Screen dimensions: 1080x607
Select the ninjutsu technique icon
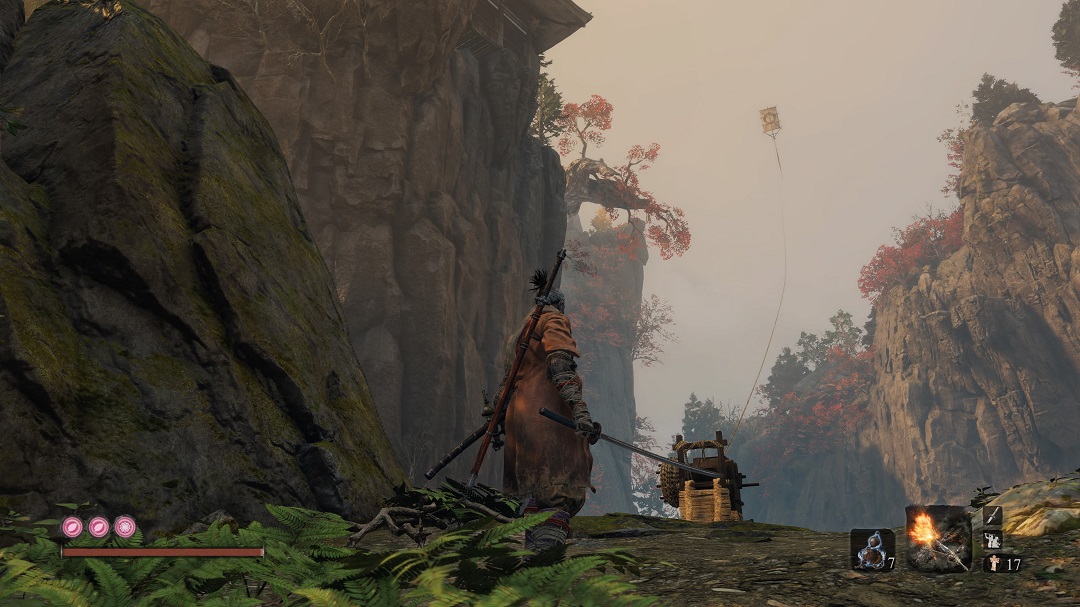coord(993,540)
